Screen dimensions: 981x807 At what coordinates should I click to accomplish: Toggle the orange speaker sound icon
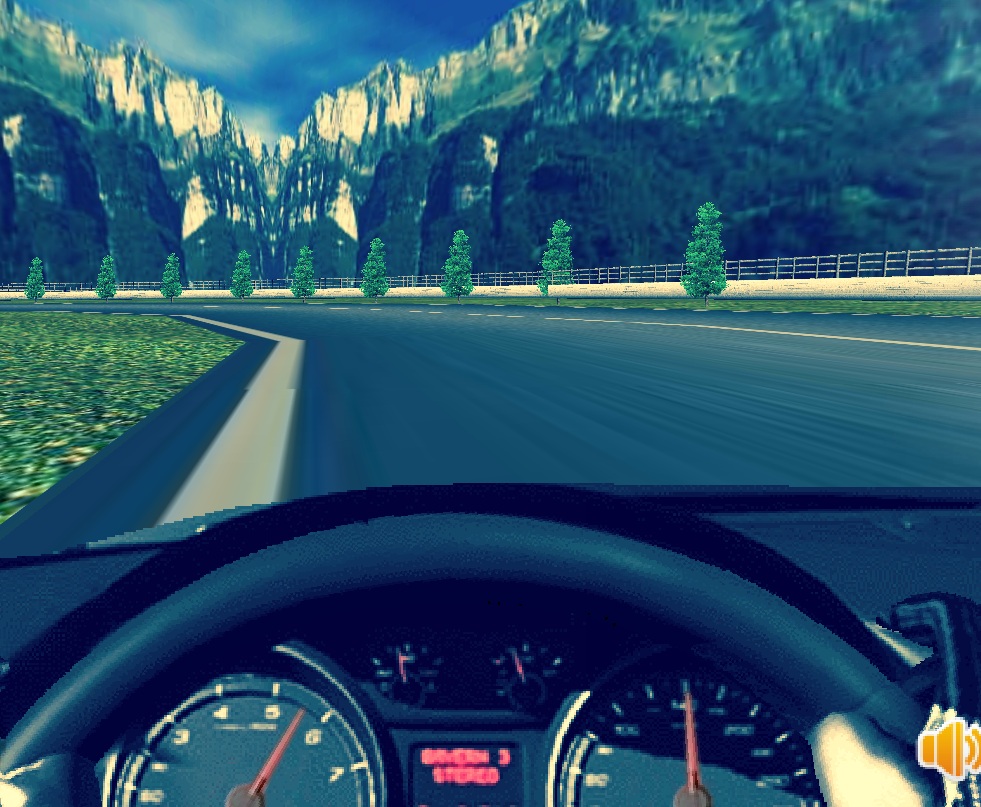(948, 746)
